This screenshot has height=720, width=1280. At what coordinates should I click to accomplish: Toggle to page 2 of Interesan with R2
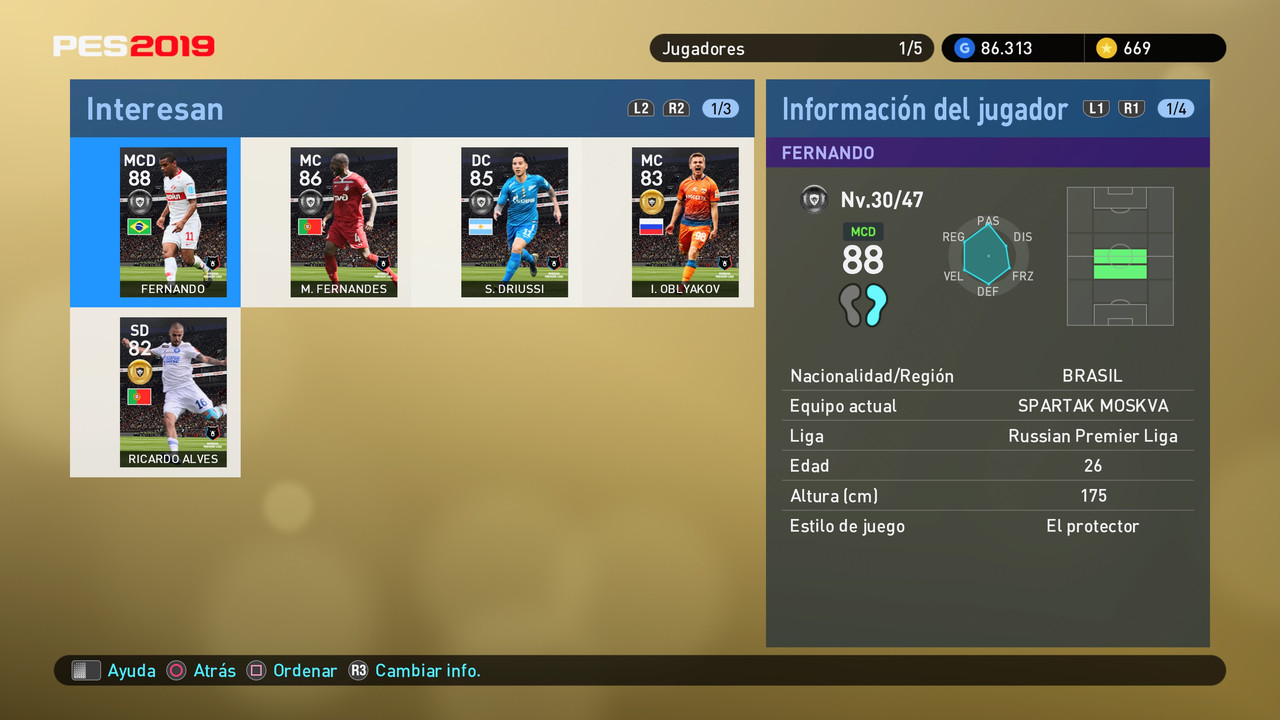click(x=676, y=108)
